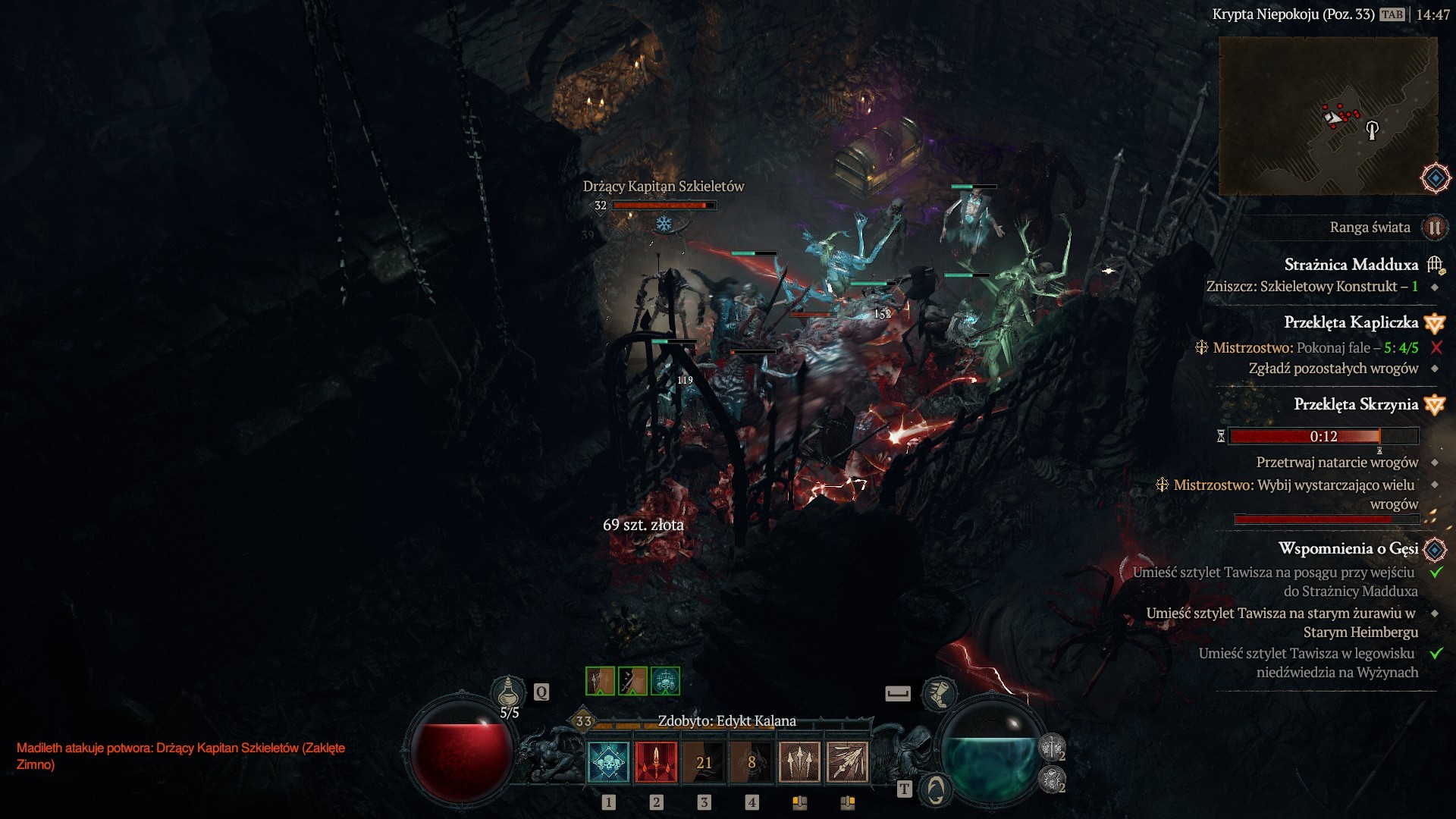Inspect the teal skull buff icon
This screenshot has width=1456, height=819.
point(665,681)
